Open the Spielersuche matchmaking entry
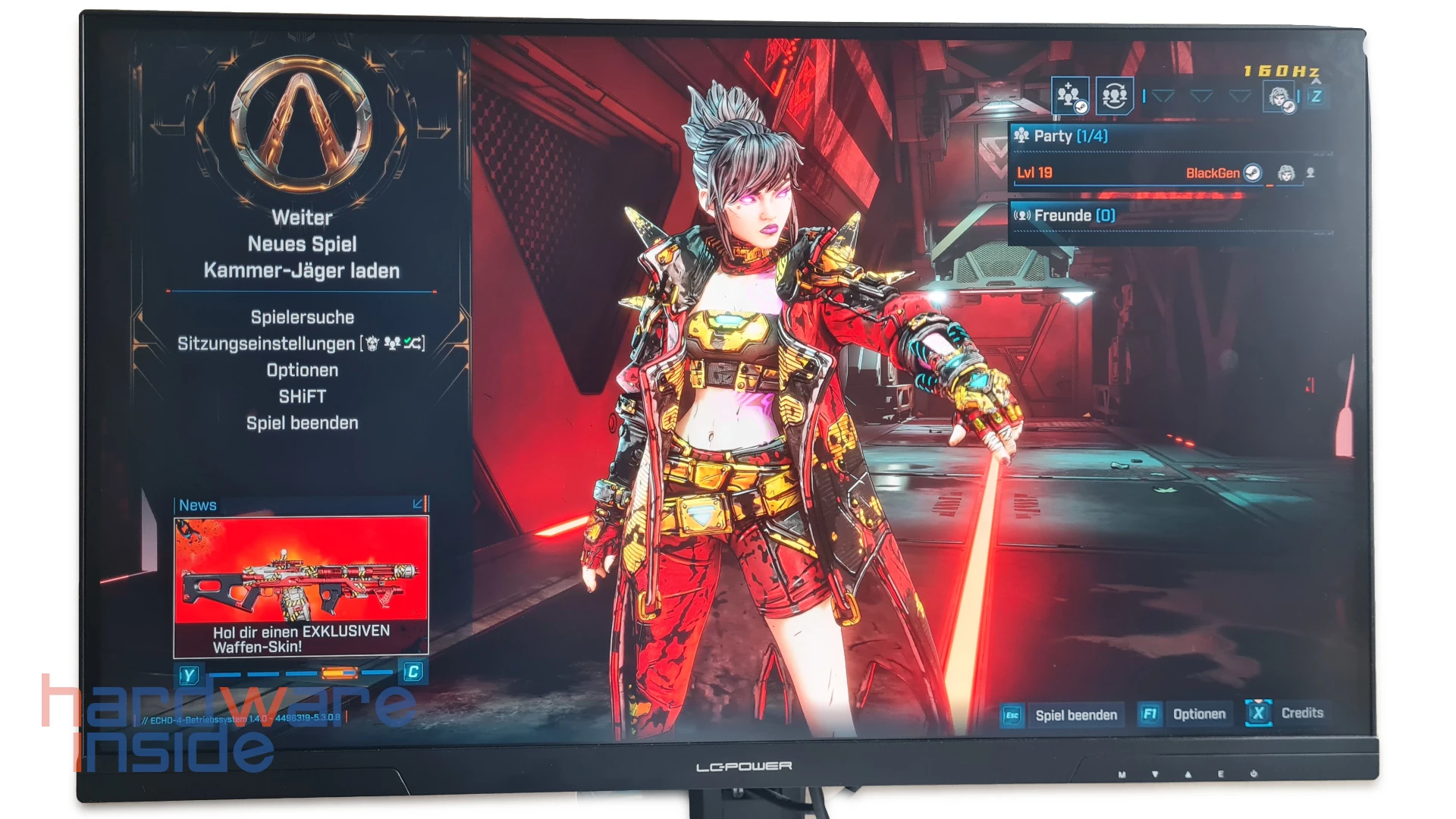The height and width of the screenshot is (819, 1456). click(x=302, y=317)
